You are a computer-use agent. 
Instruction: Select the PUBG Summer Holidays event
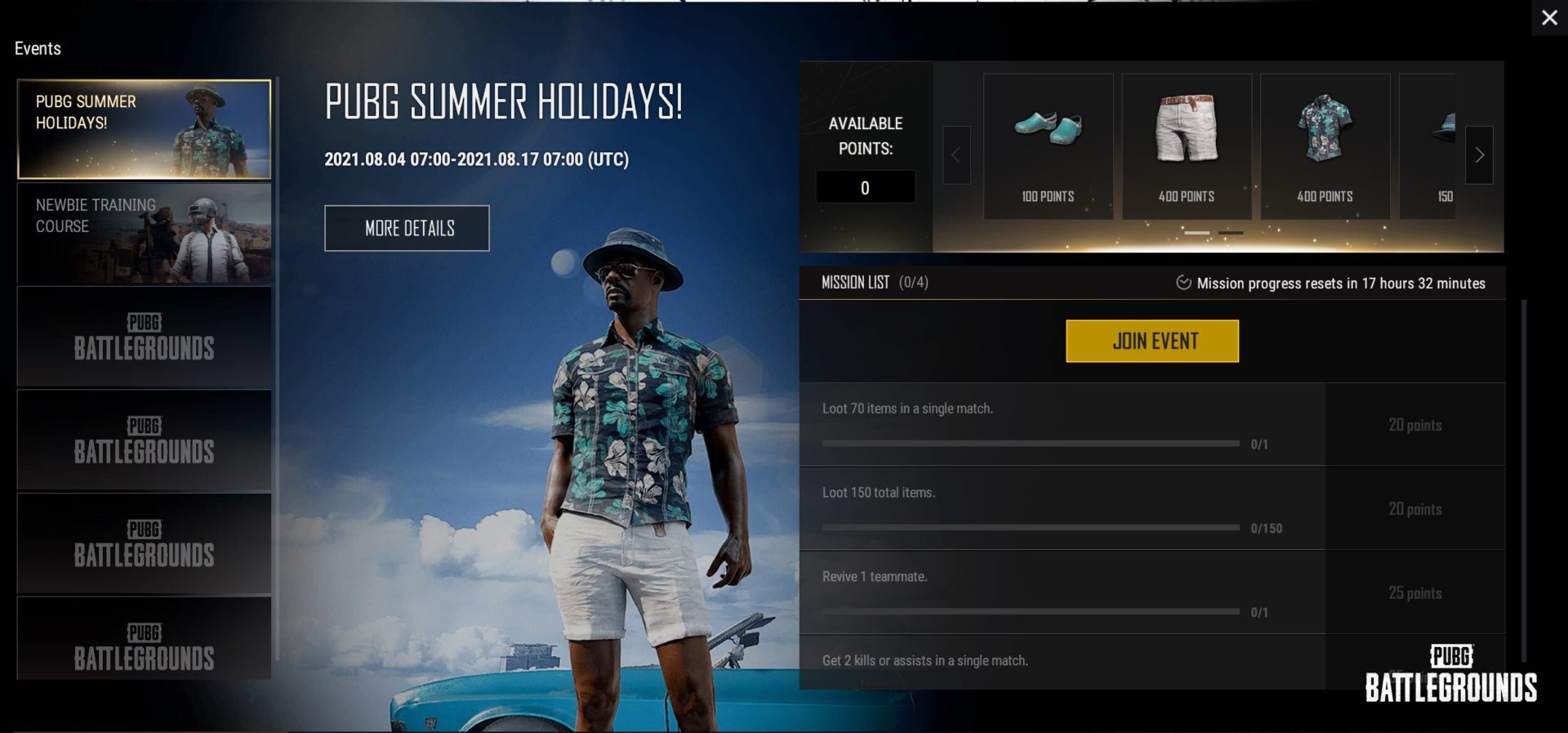tap(144, 129)
